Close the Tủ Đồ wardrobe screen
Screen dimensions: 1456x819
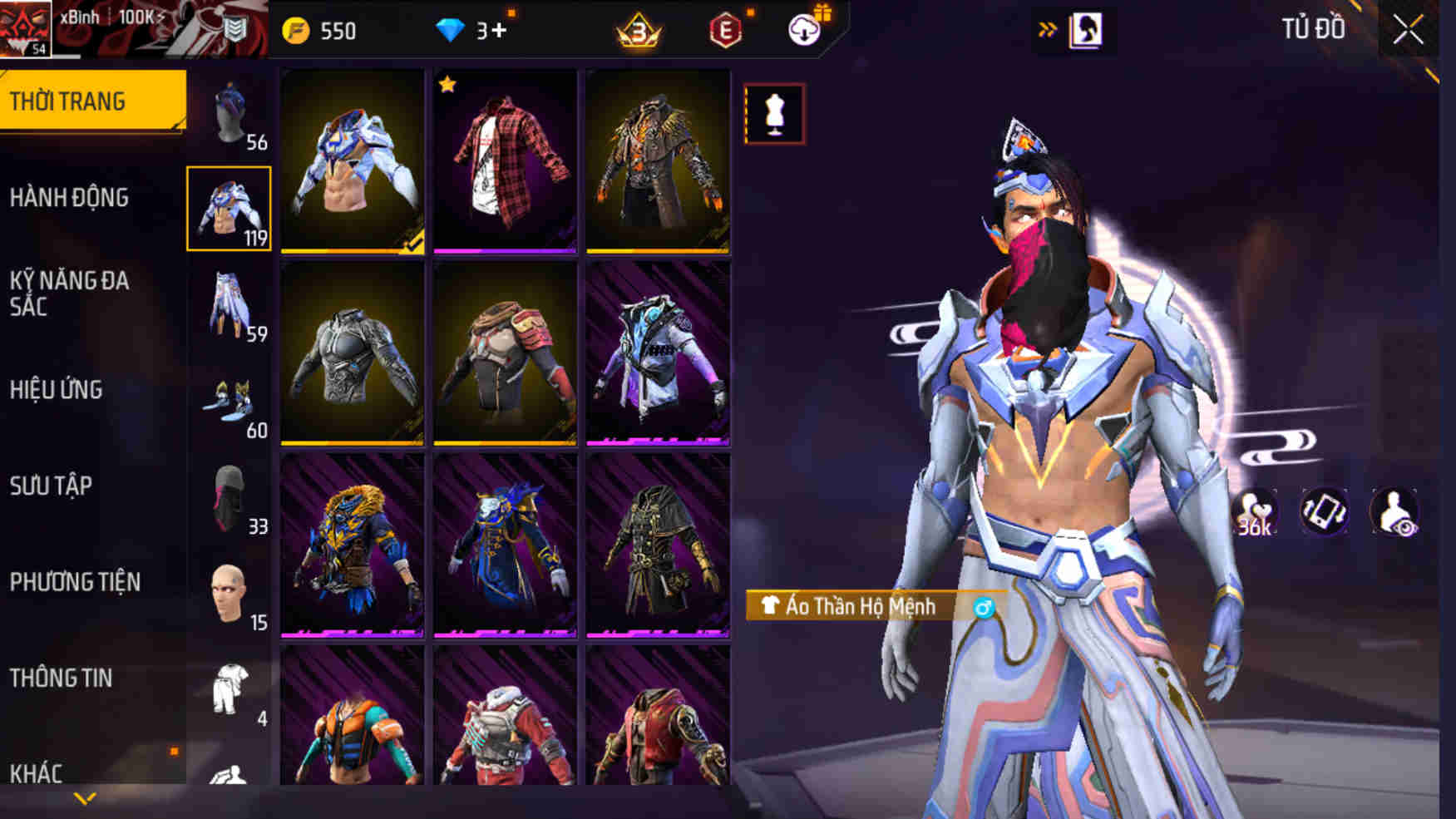click(1408, 31)
